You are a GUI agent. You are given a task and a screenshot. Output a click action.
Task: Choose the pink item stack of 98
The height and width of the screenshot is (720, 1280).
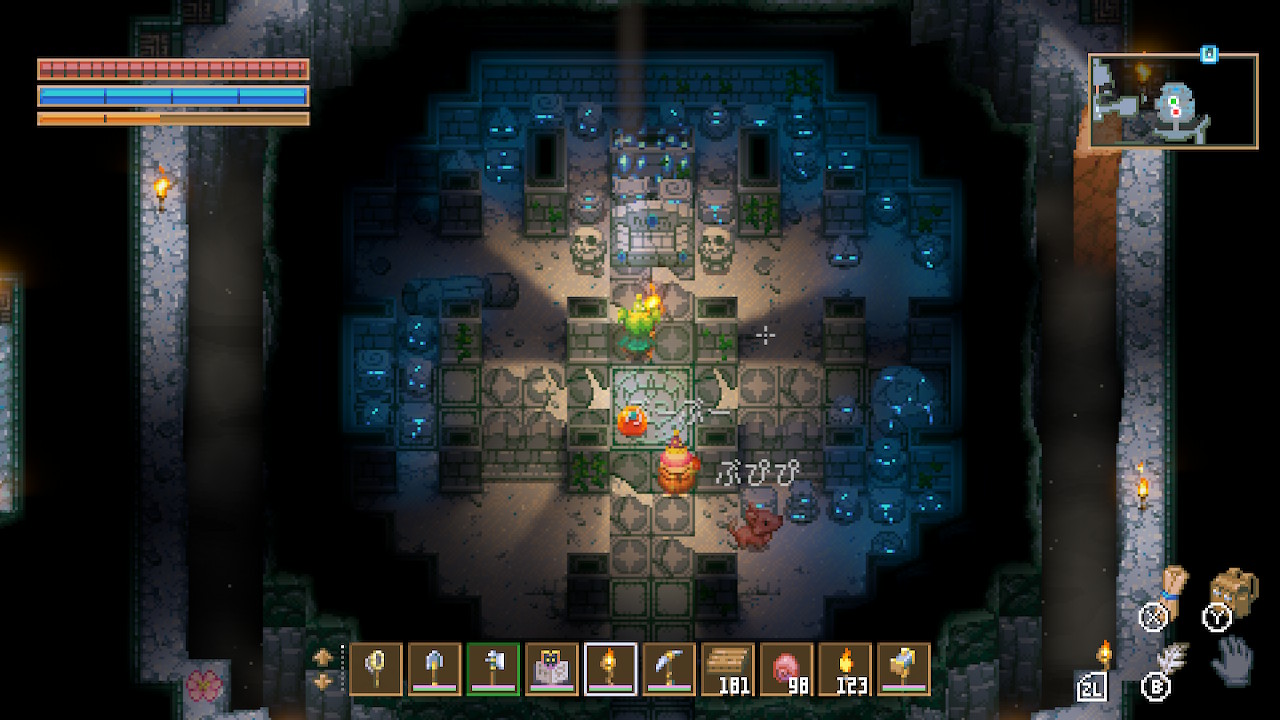coord(786,668)
